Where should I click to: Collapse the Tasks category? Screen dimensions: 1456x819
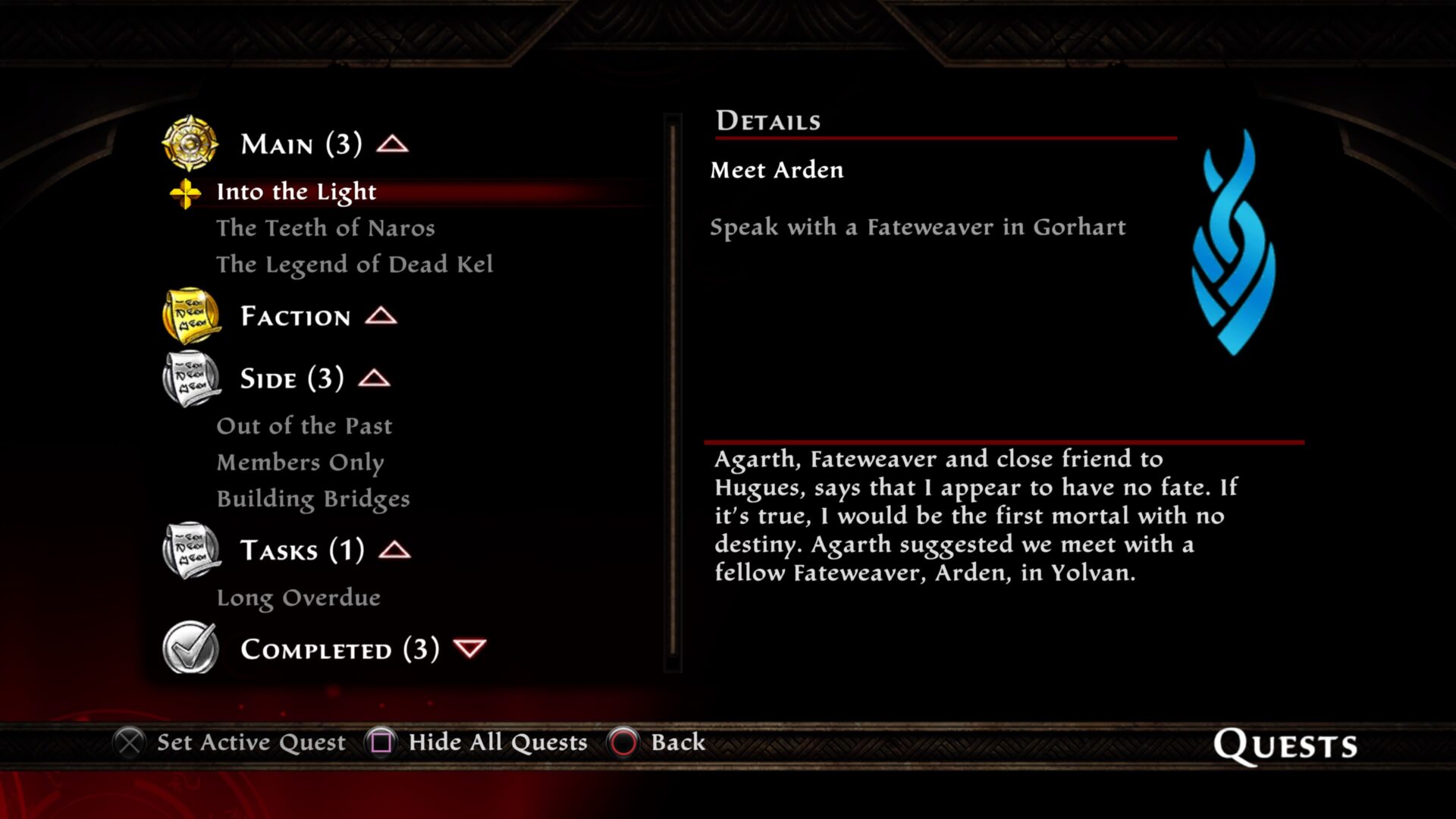(394, 551)
